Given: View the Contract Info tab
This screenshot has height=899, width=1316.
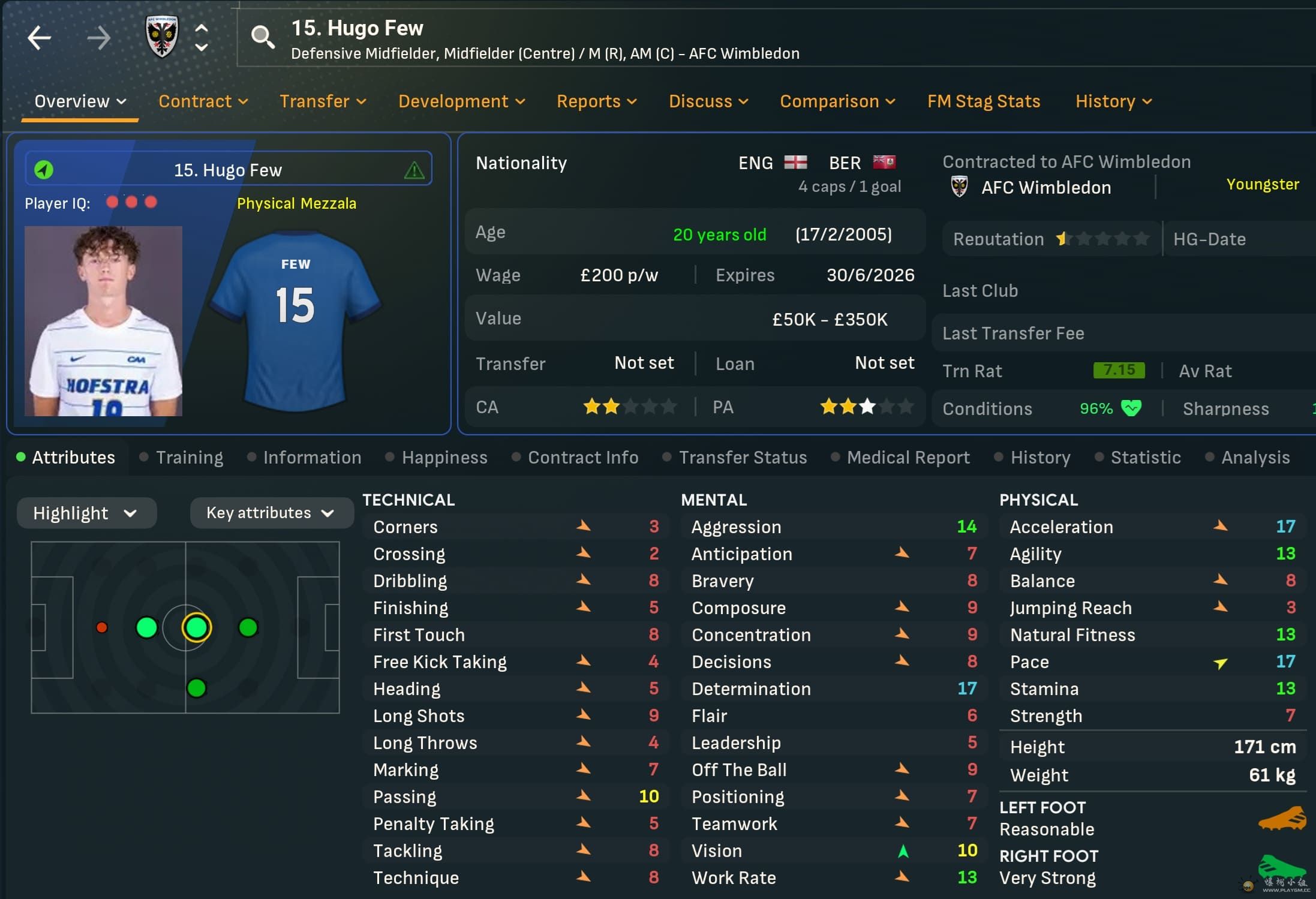Looking at the screenshot, I should coord(582,458).
